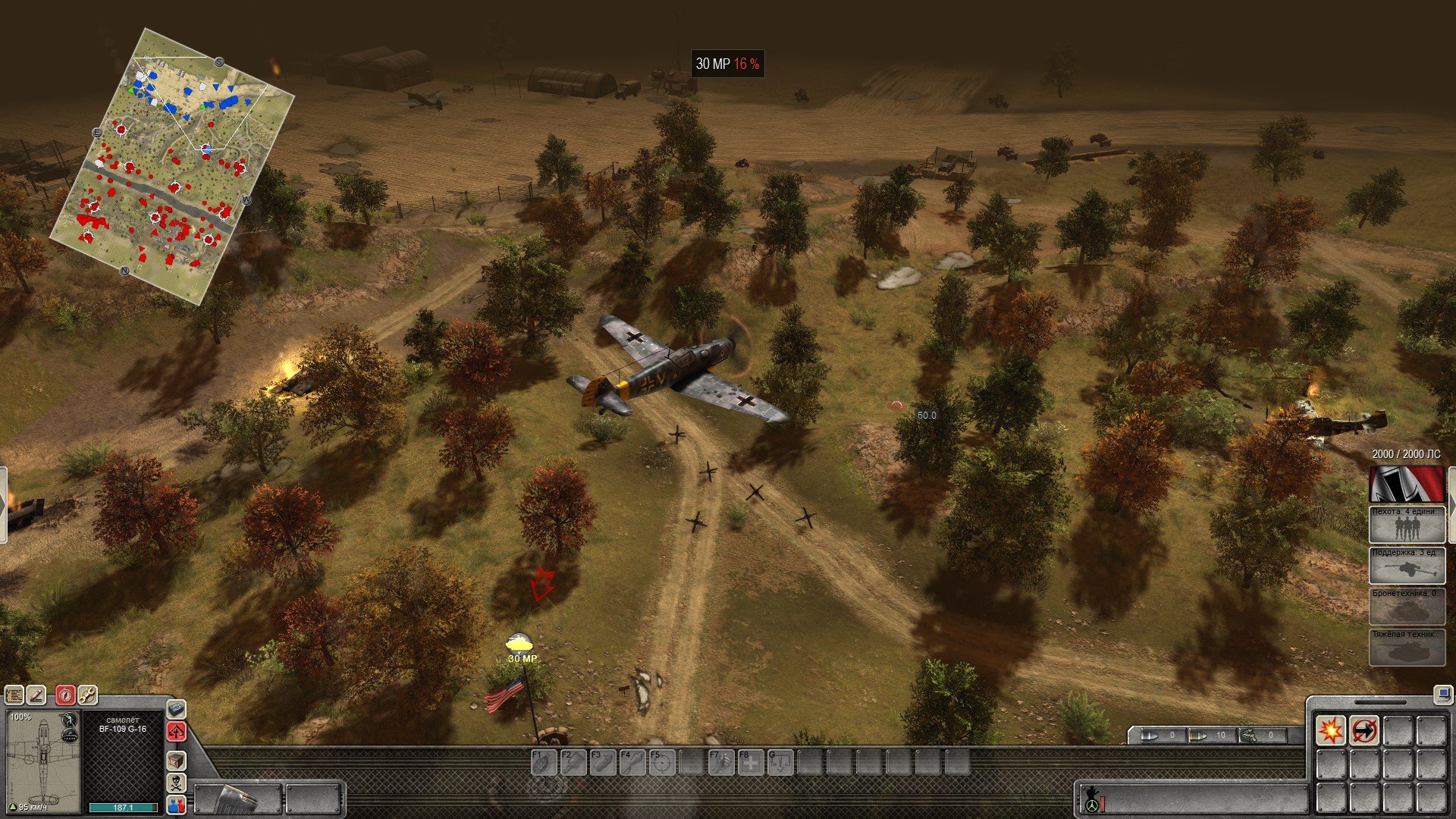The image size is (1456, 819).
Task: Click the tactical minimap
Action: [172, 167]
